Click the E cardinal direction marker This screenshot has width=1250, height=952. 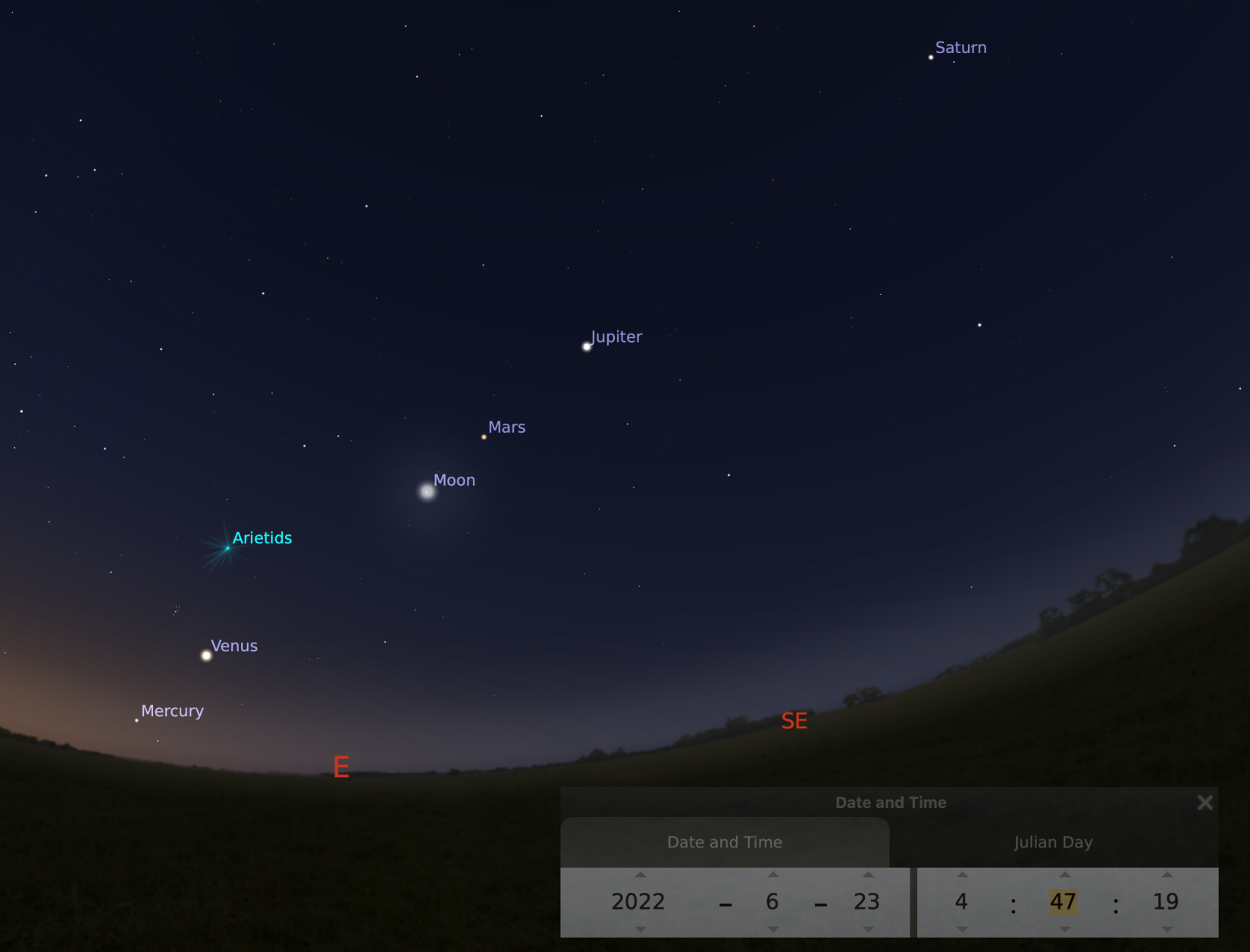coord(341,768)
